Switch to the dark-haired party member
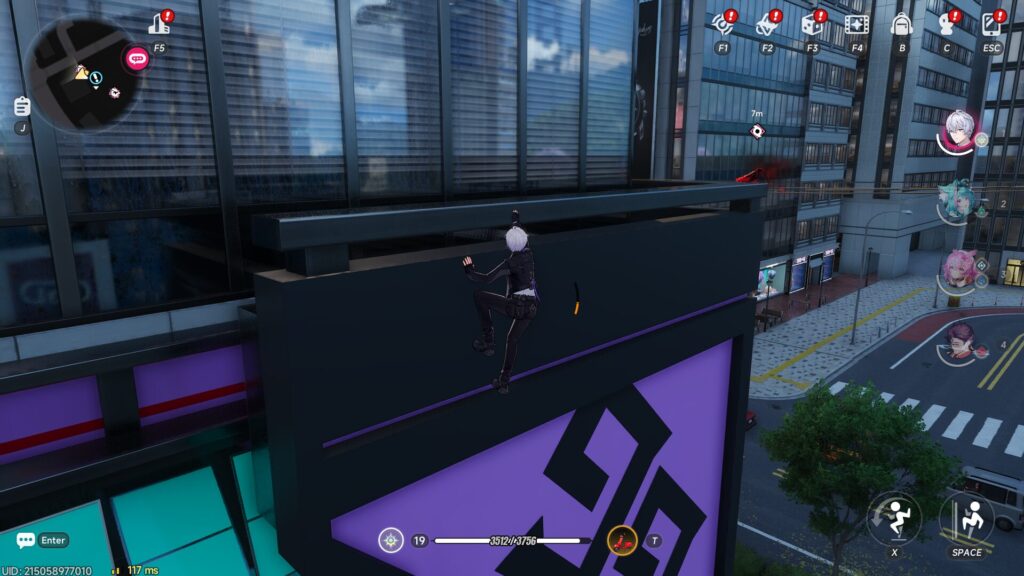1024x576 pixels. tap(960, 342)
